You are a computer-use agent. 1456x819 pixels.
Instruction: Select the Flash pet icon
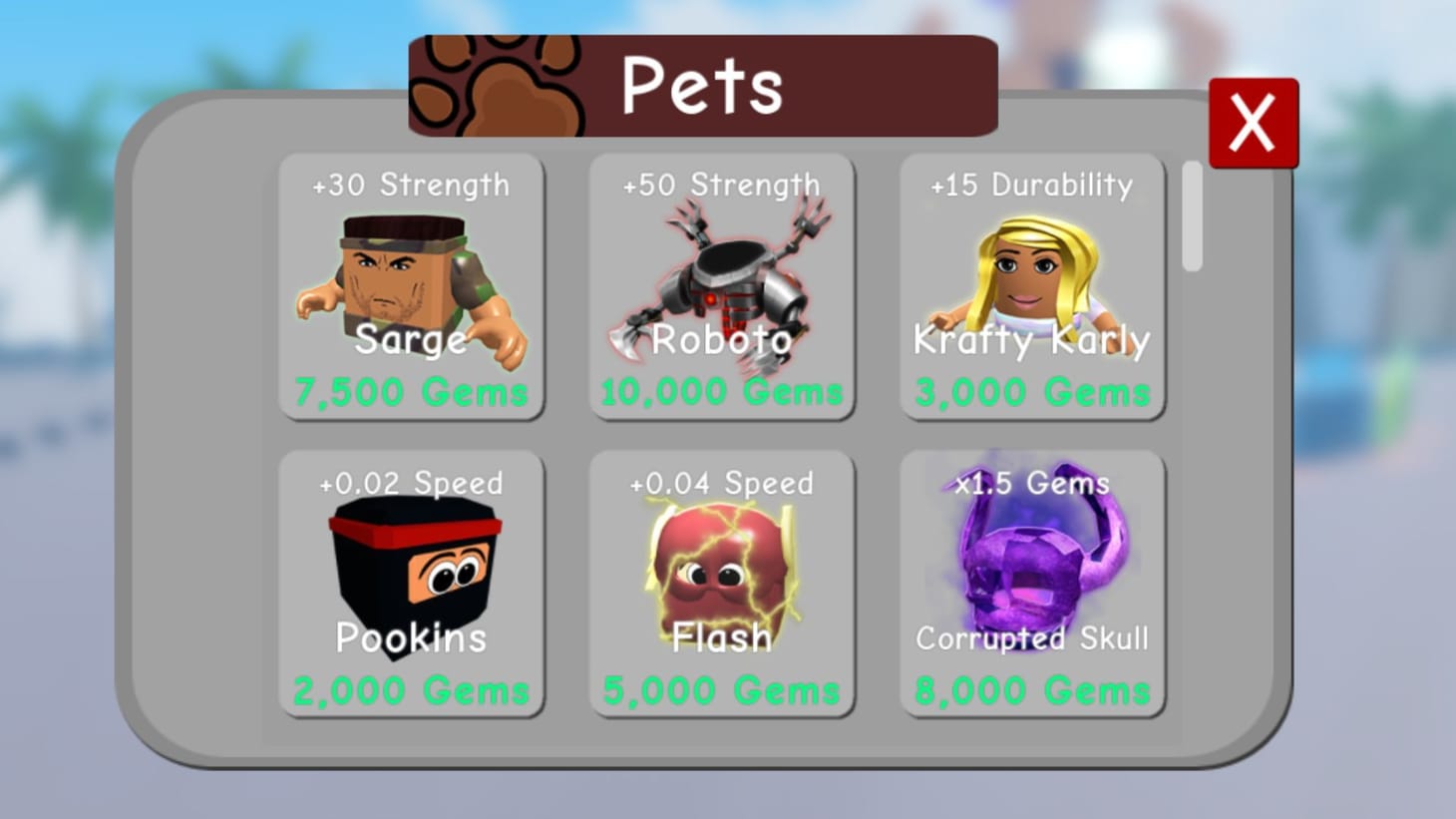721,569
